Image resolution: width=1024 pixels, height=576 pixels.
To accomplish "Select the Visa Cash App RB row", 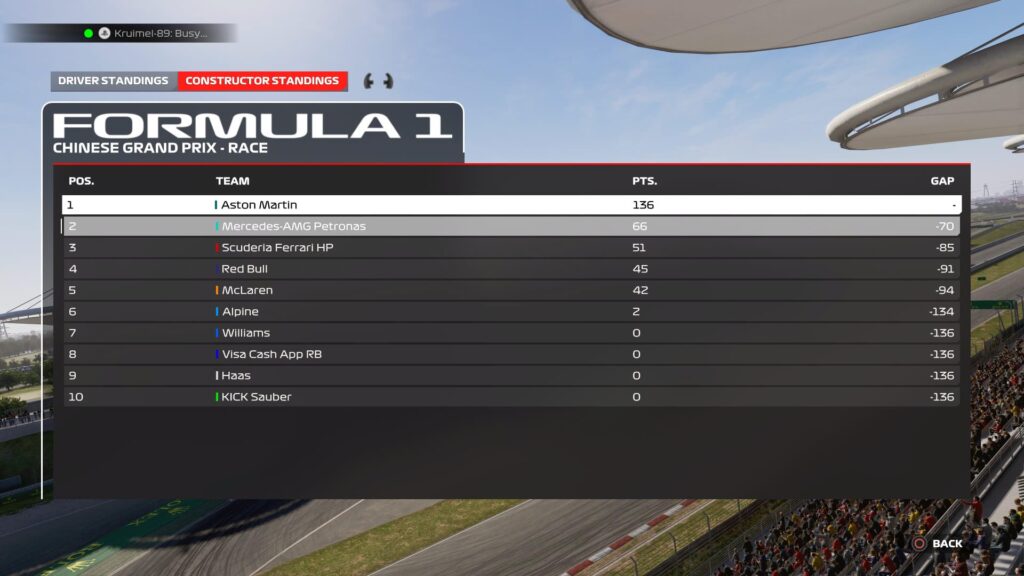I will tap(511, 354).
